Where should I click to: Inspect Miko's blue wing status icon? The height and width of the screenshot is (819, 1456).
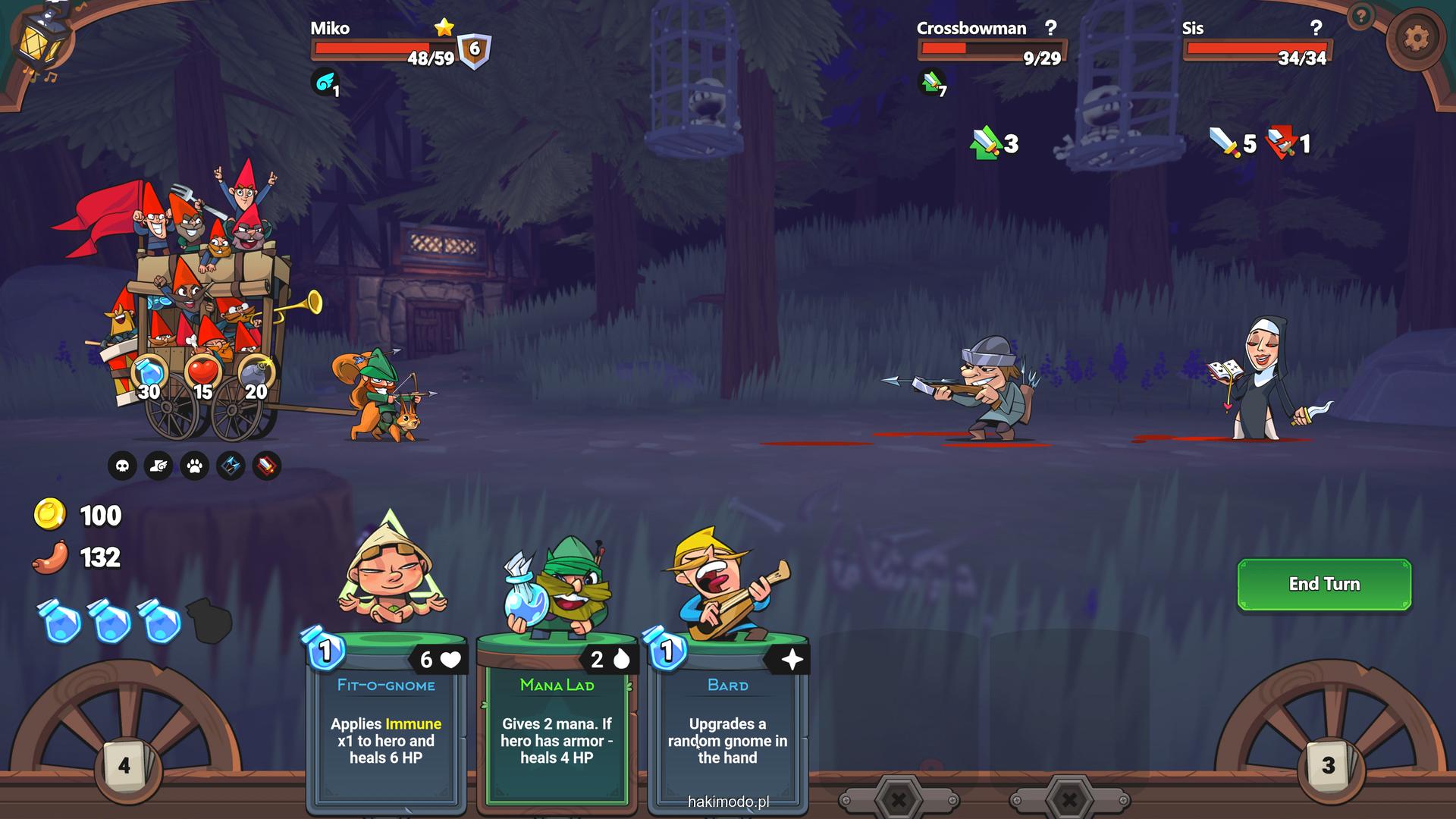click(325, 83)
